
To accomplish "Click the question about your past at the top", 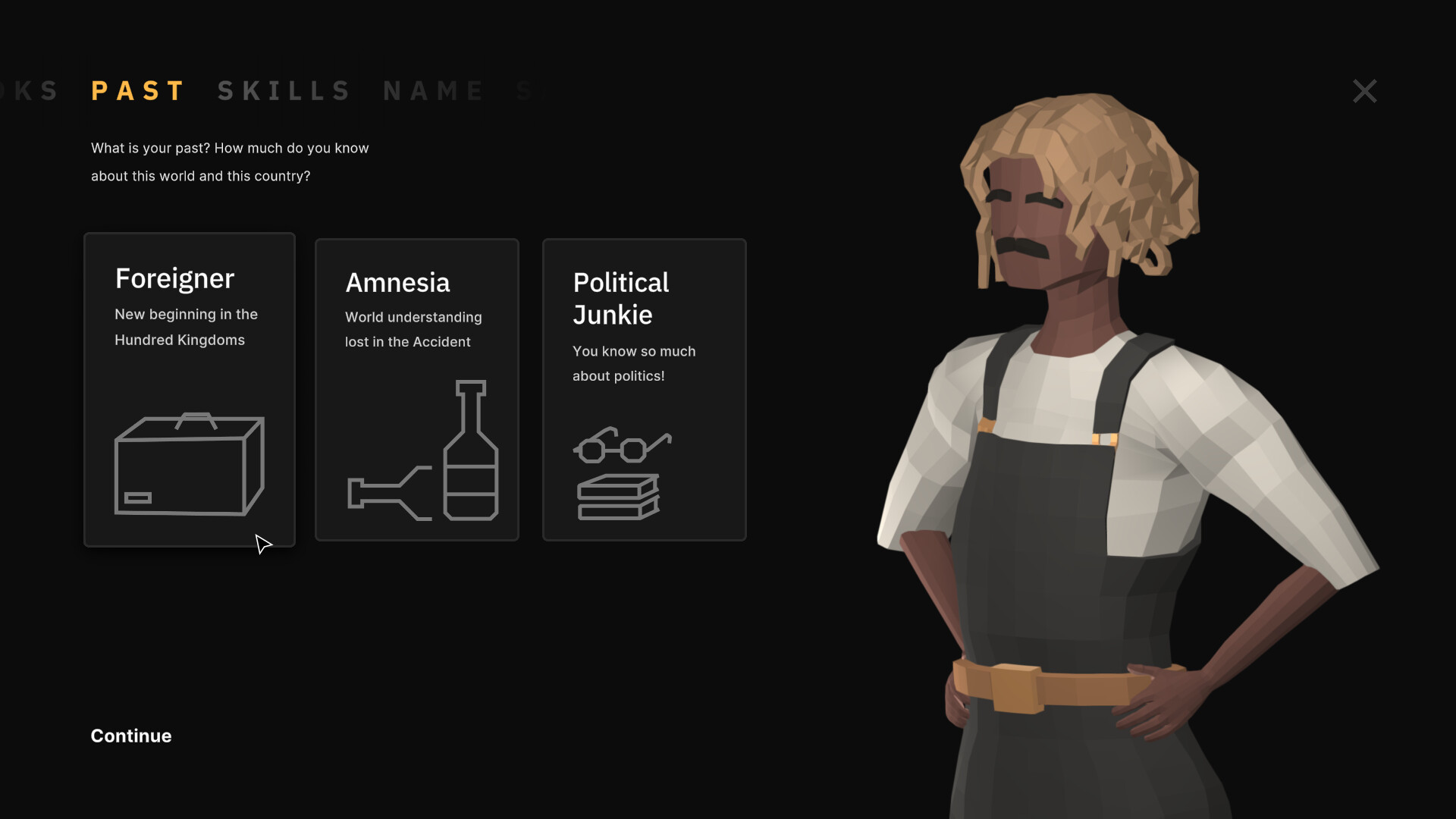I will point(229,162).
